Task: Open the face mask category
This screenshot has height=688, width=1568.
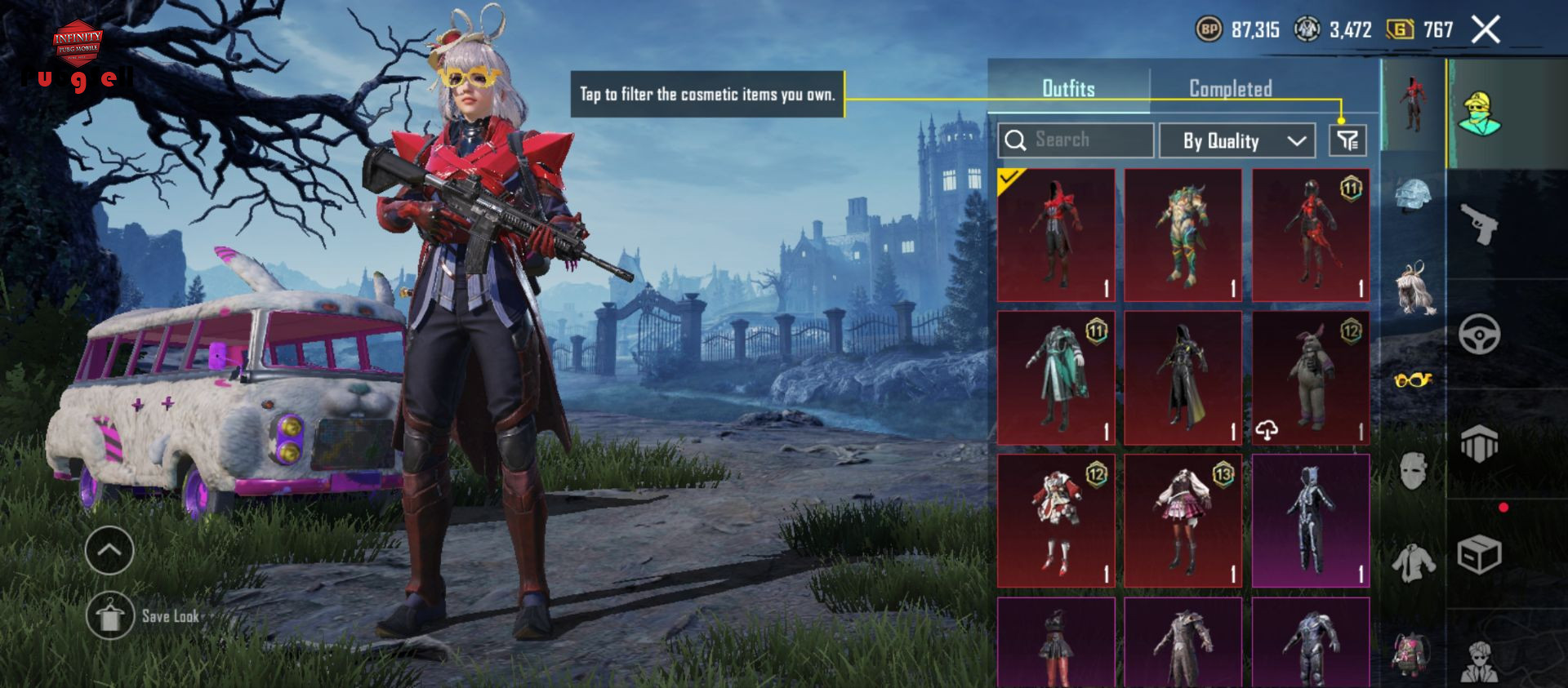Action: point(1414,471)
